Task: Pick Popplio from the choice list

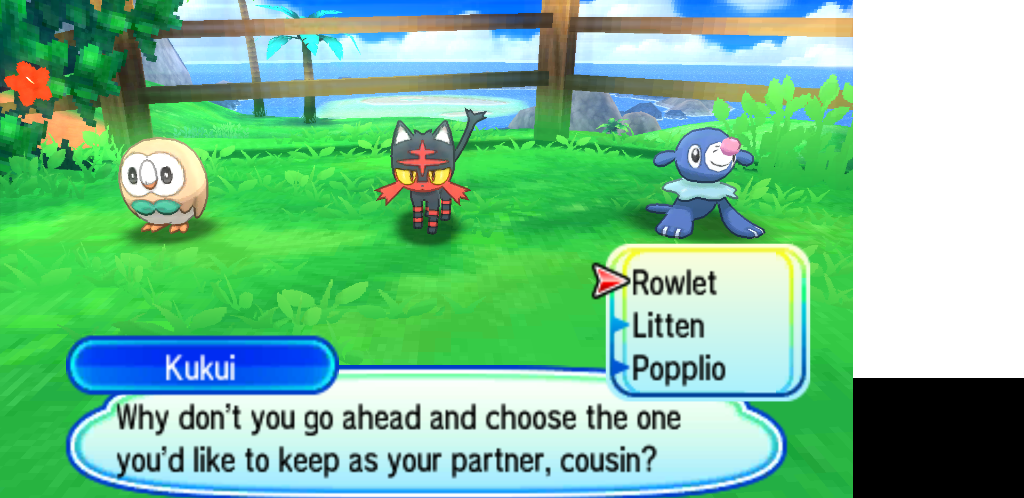Action: 679,368
